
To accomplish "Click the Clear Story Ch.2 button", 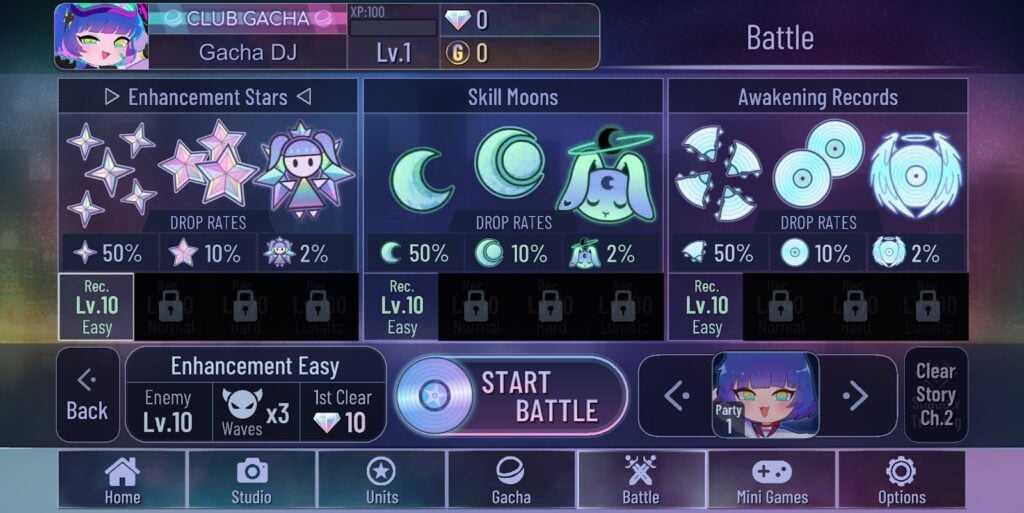I will click(935, 395).
